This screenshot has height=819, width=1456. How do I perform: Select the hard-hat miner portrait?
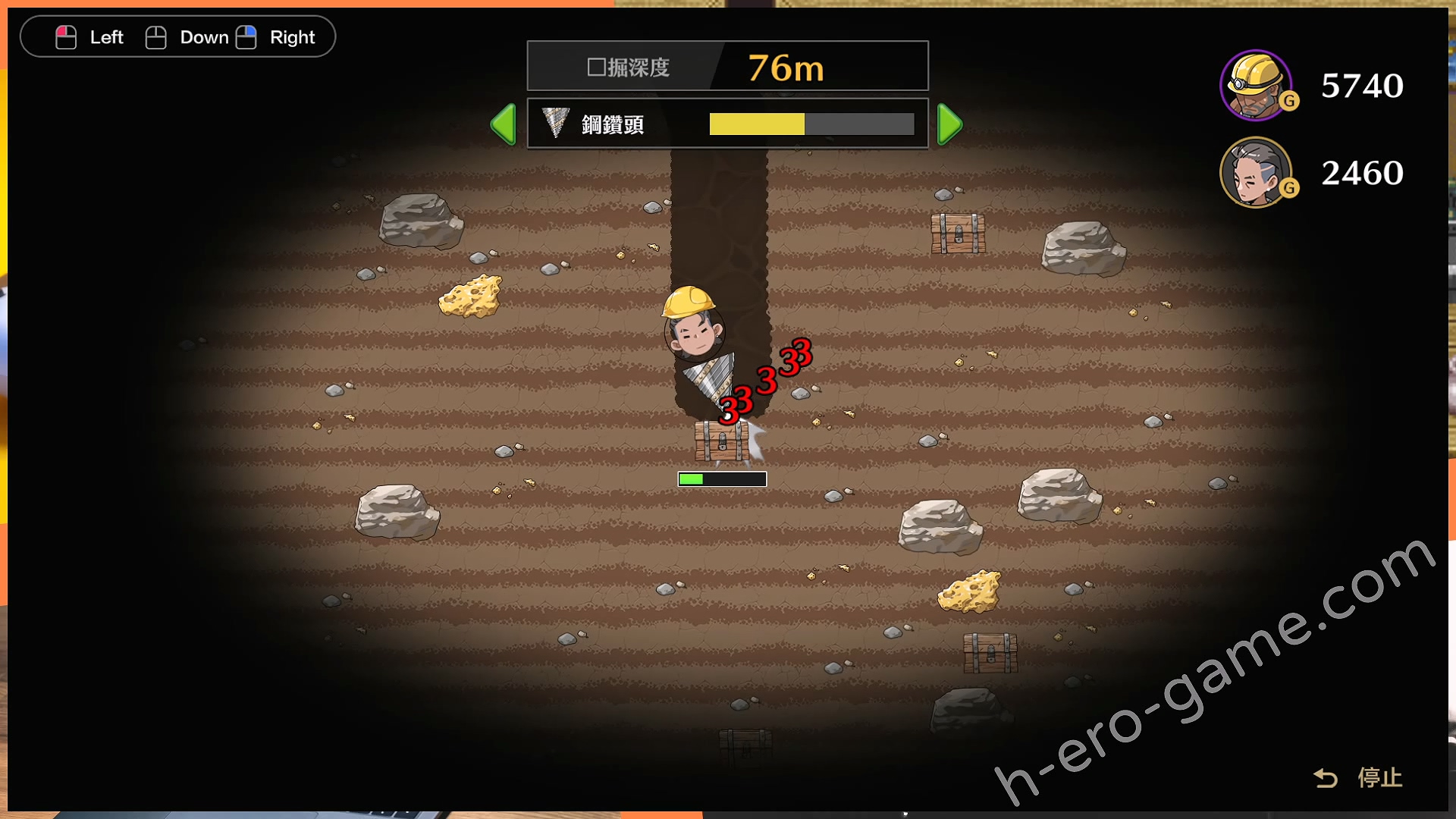(x=1256, y=85)
